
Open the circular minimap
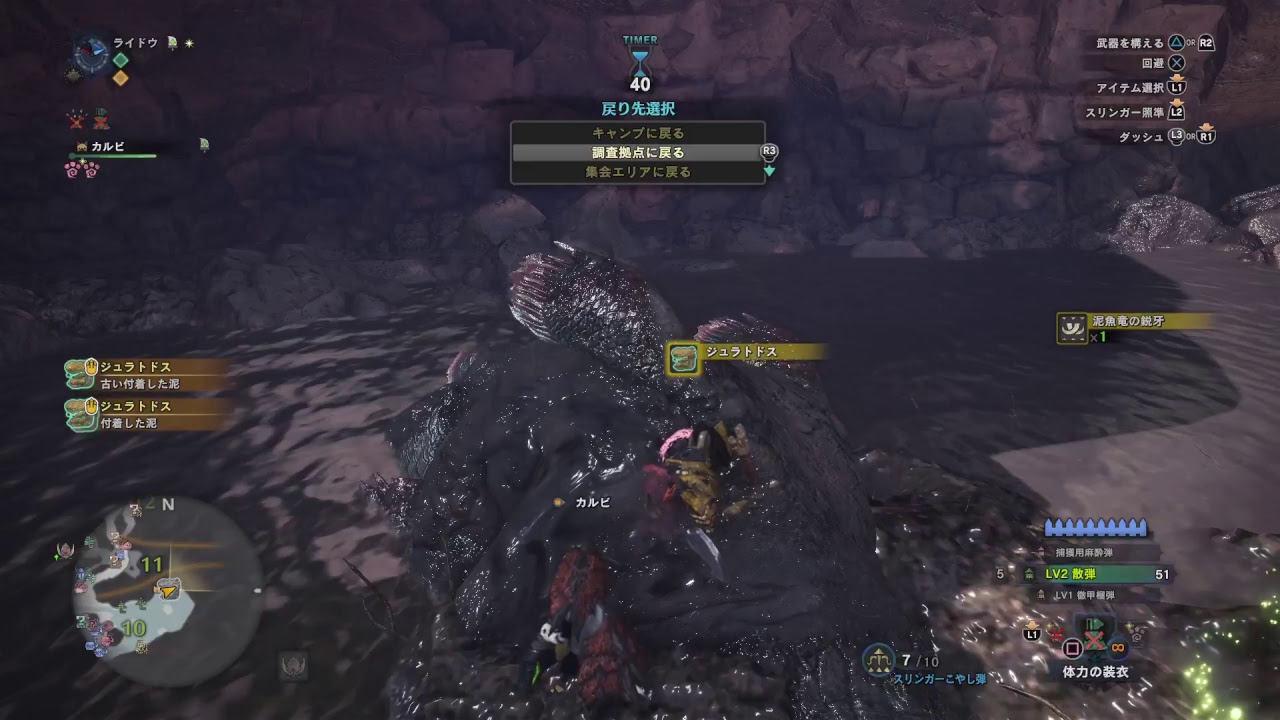(x=167, y=591)
